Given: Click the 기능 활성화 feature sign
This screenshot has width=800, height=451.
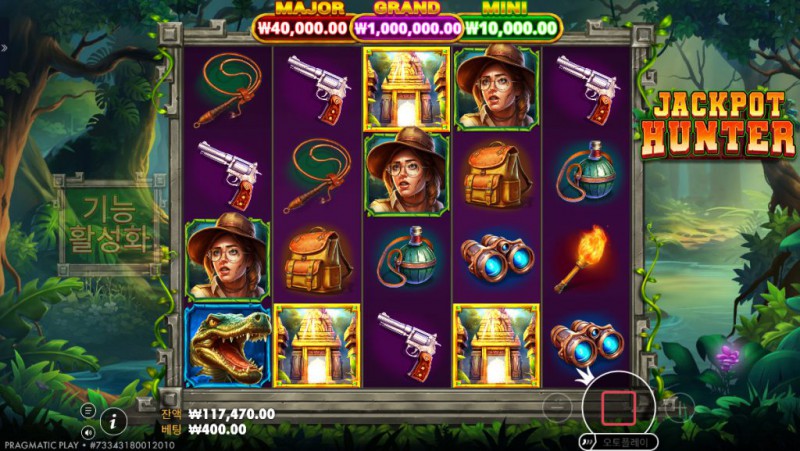Looking at the screenshot, I should (x=108, y=225).
